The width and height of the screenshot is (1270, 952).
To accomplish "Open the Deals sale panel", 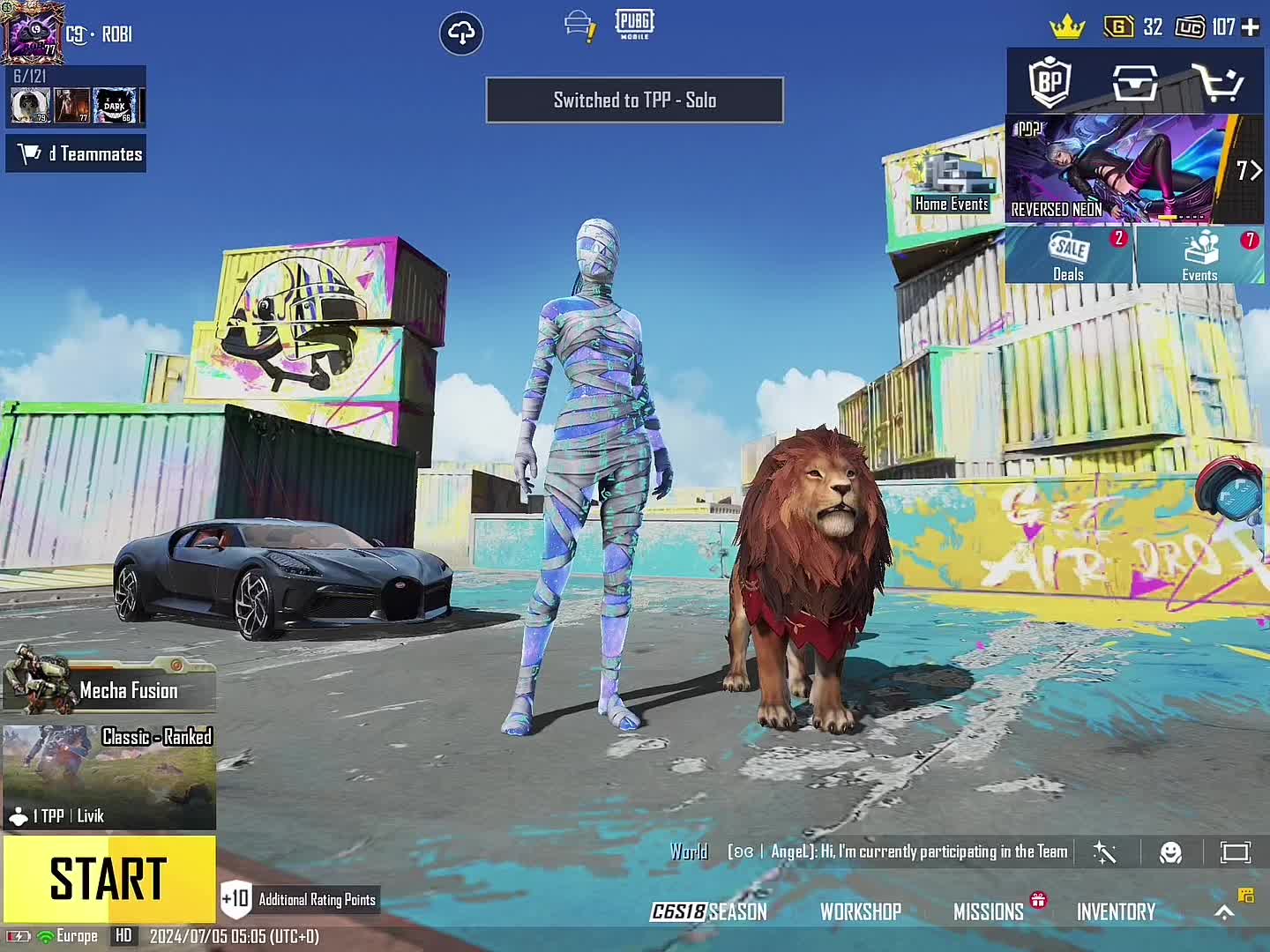I will coord(1069,256).
